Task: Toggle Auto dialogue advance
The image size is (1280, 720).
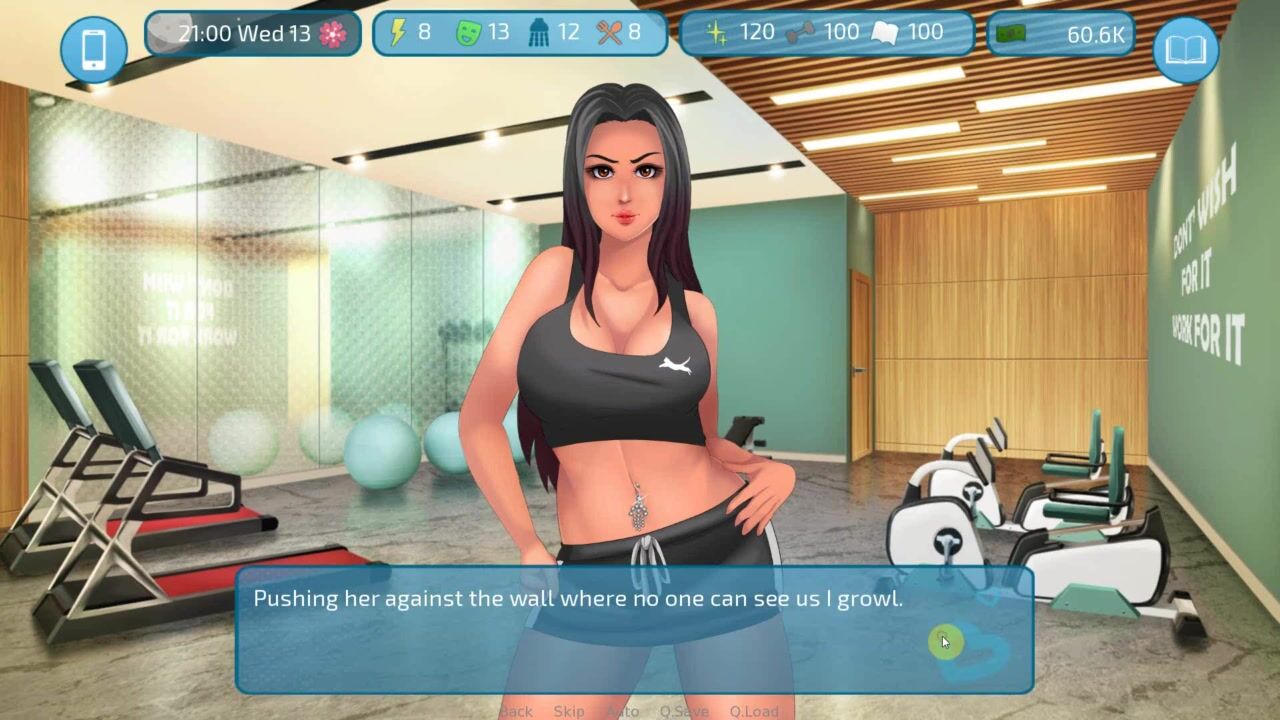Action: click(x=622, y=711)
